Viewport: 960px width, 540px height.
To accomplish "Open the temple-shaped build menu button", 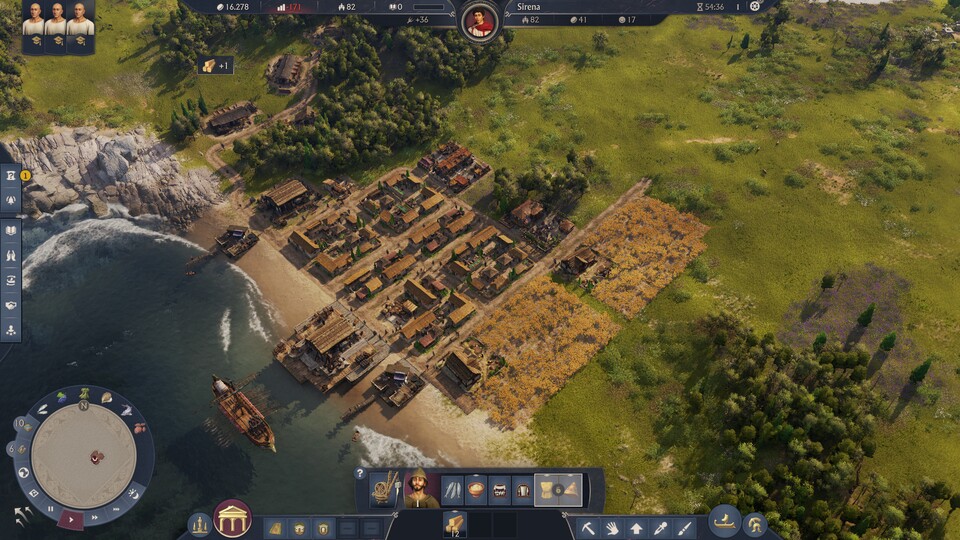I will (x=233, y=518).
